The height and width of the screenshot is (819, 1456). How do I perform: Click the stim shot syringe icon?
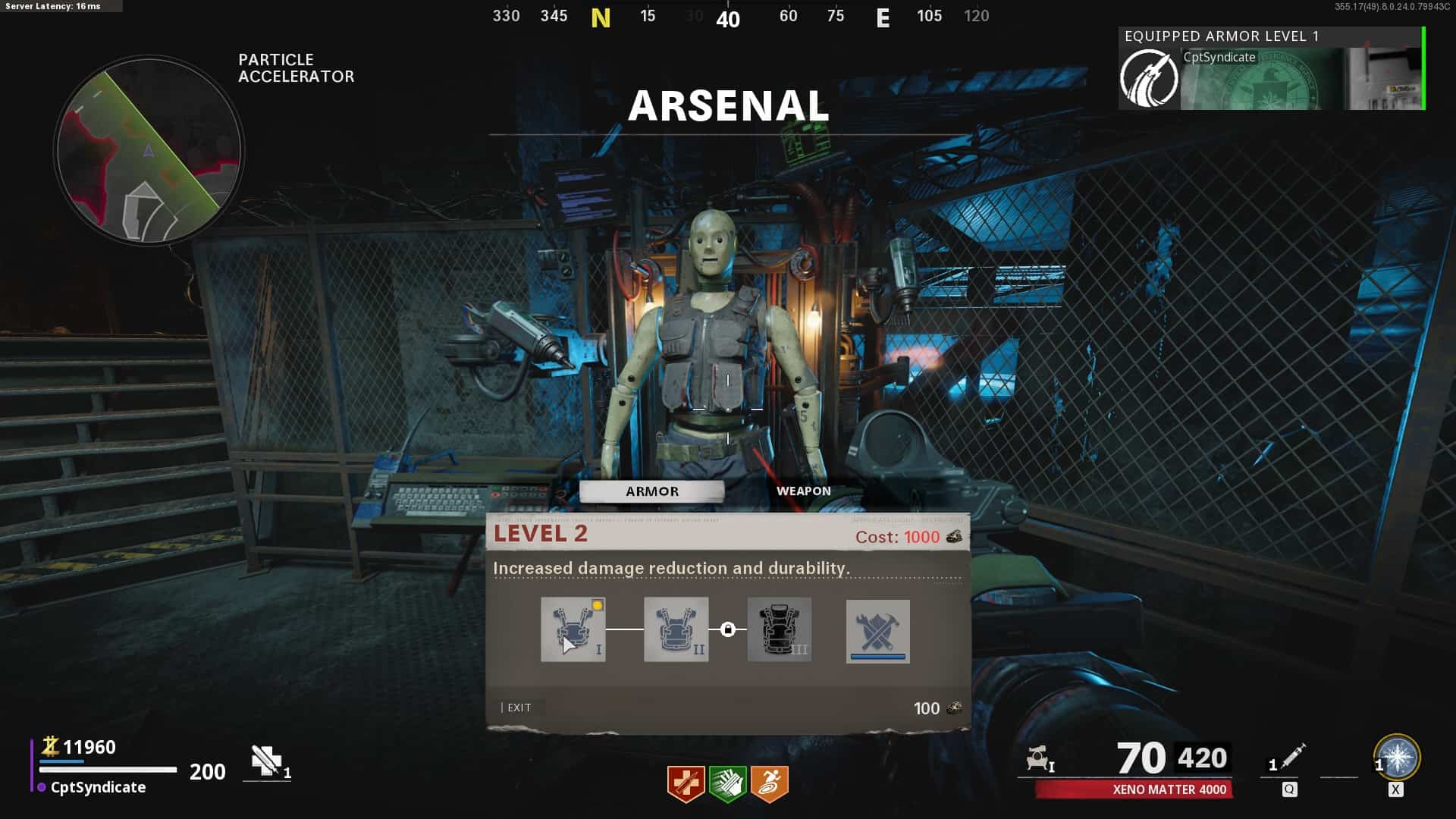(1293, 757)
